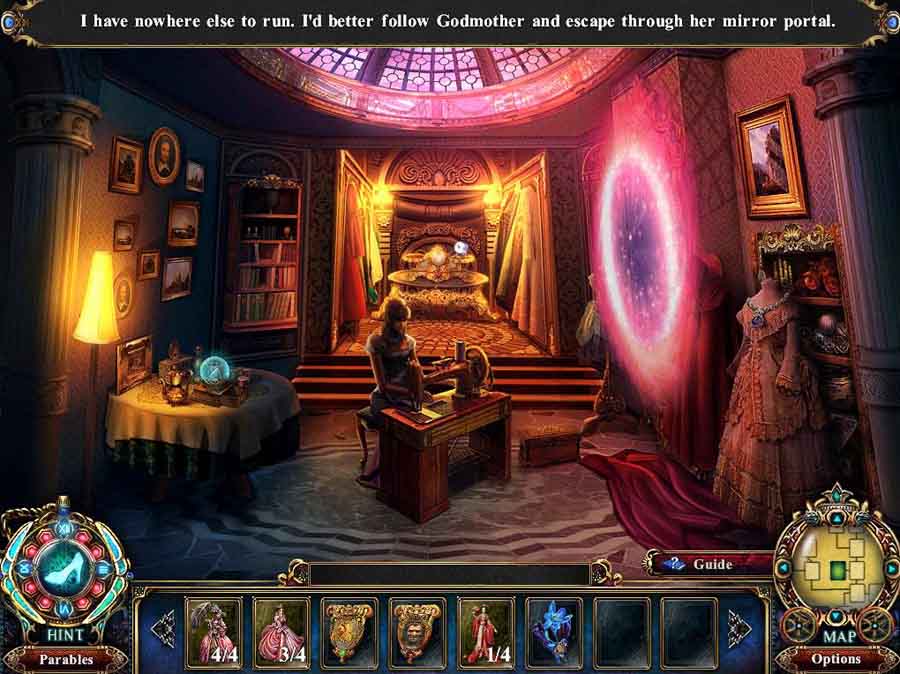Select the 3/4 pink gown figurine

pyautogui.click(x=281, y=630)
